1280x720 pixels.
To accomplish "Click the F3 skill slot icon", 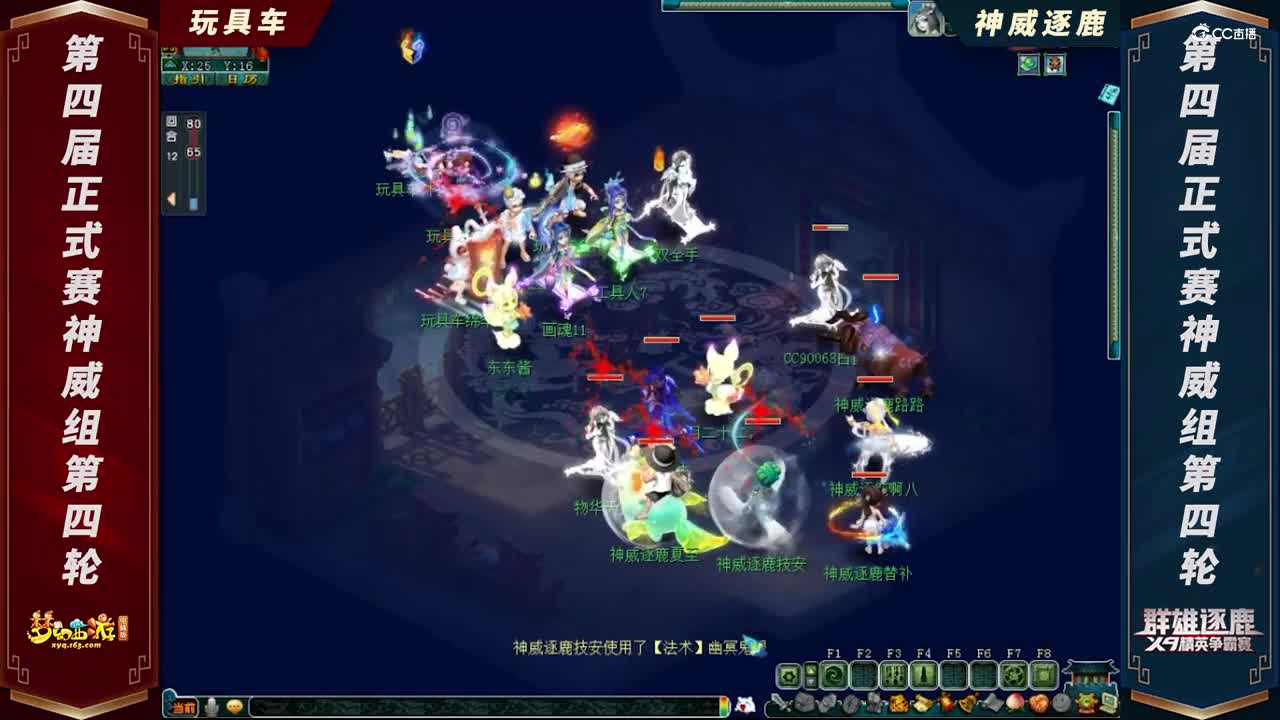I will pyautogui.click(x=894, y=676).
